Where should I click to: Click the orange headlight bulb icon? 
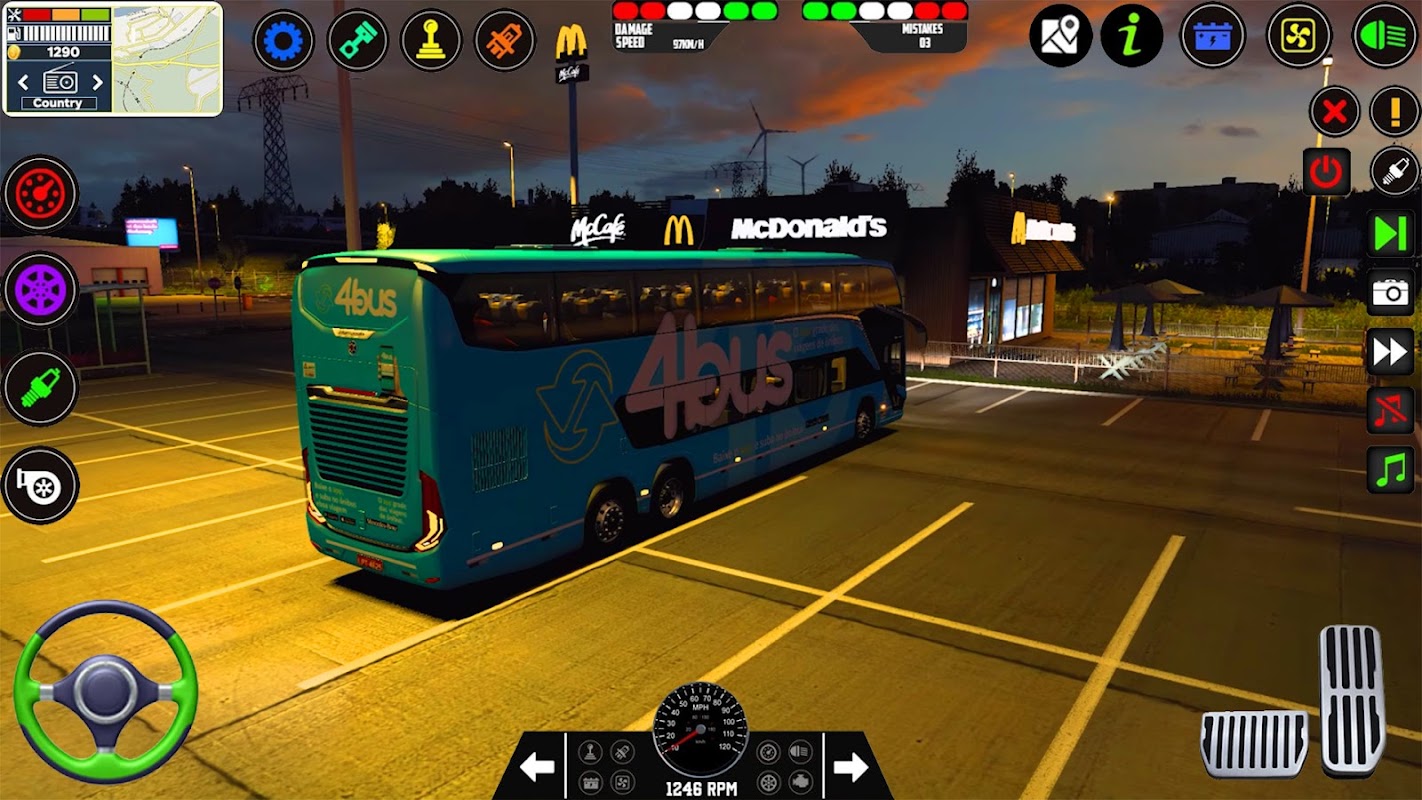coord(505,40)
